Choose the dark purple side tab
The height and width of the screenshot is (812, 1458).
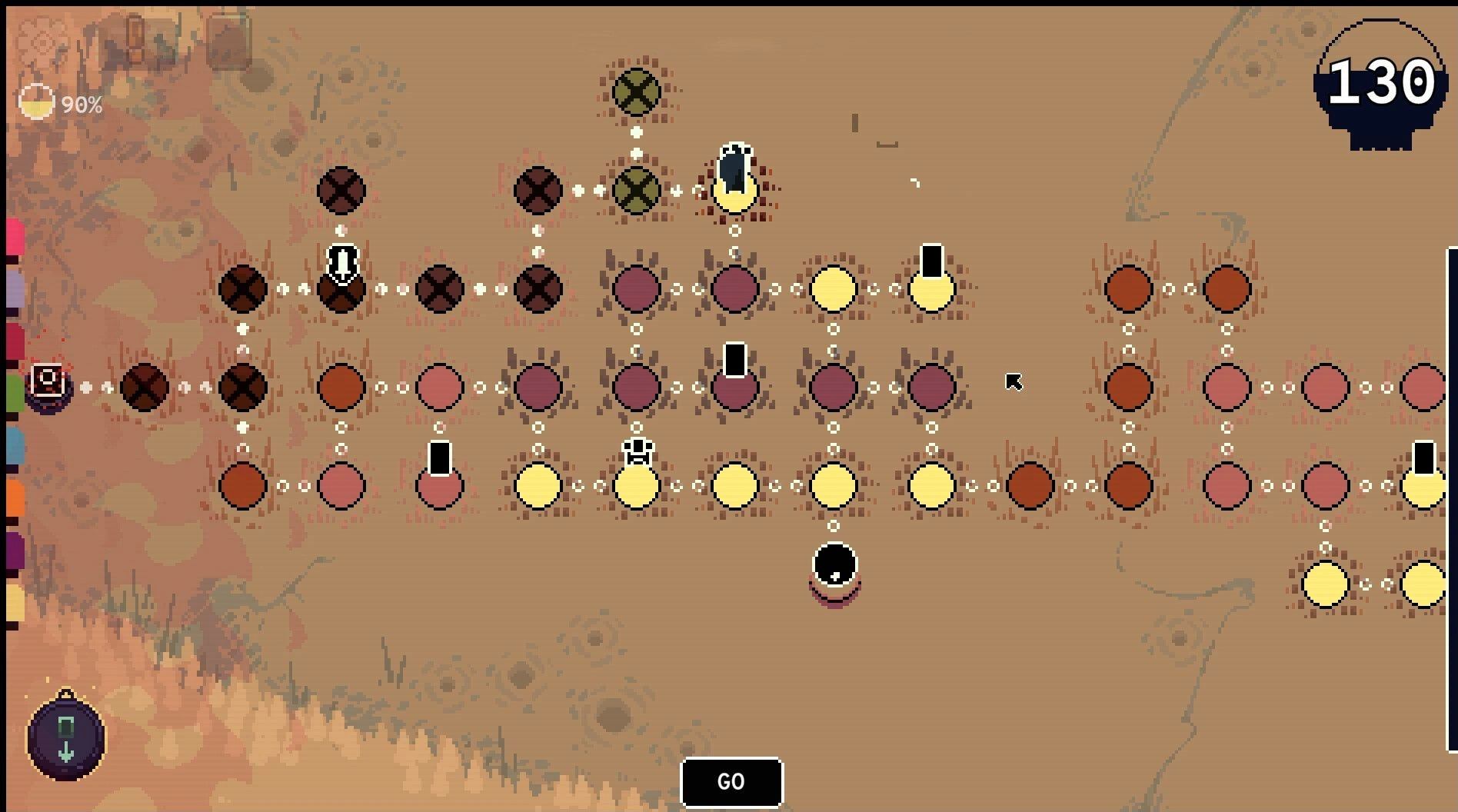point(15,551)
